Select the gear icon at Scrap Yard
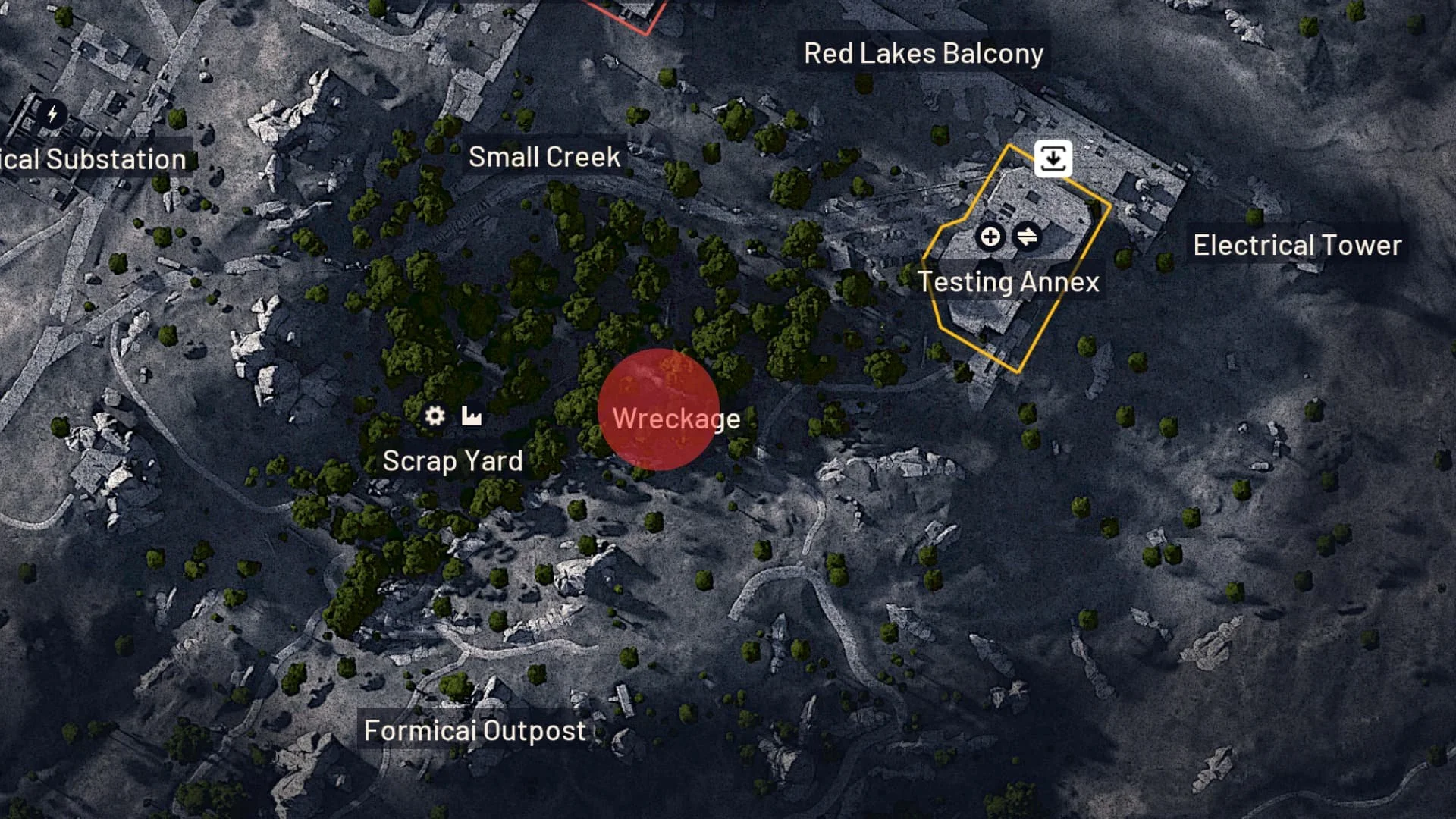Screen dimensions: 1456x819 (434, 416)
